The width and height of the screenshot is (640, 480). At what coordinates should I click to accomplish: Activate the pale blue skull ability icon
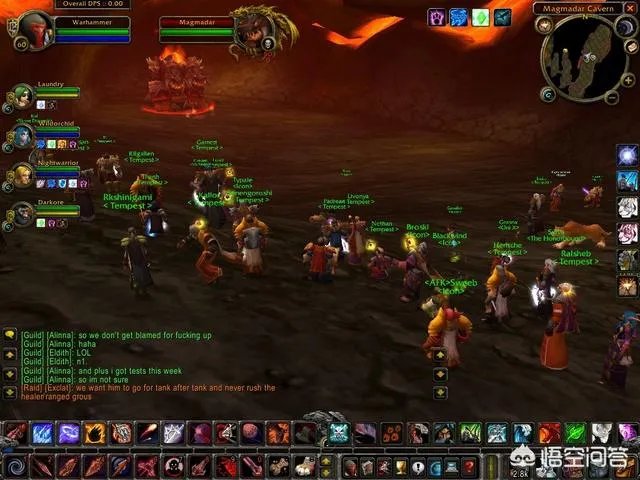click(339, 433)
